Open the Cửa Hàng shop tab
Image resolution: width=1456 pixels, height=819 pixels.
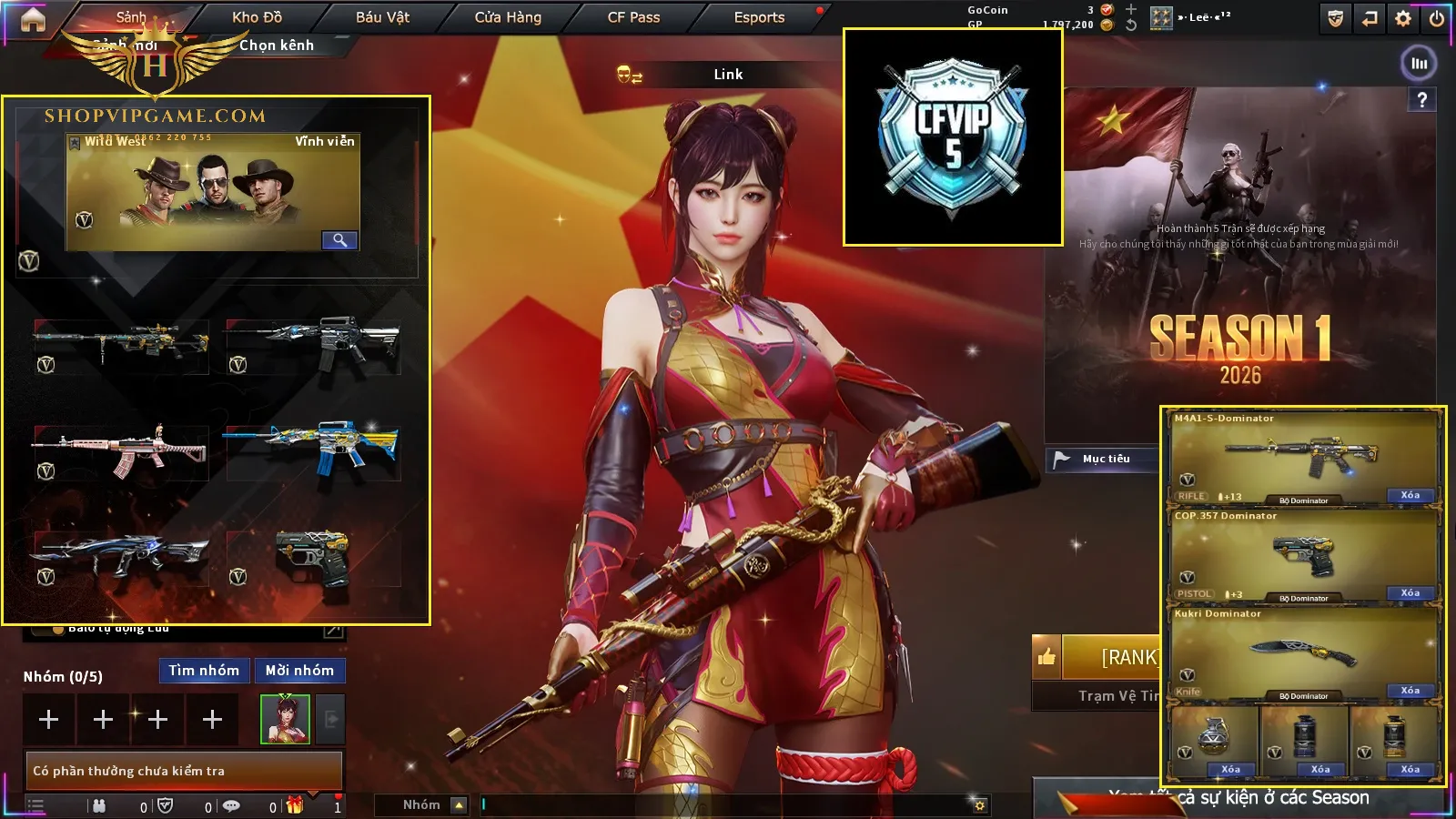[508, 17]
